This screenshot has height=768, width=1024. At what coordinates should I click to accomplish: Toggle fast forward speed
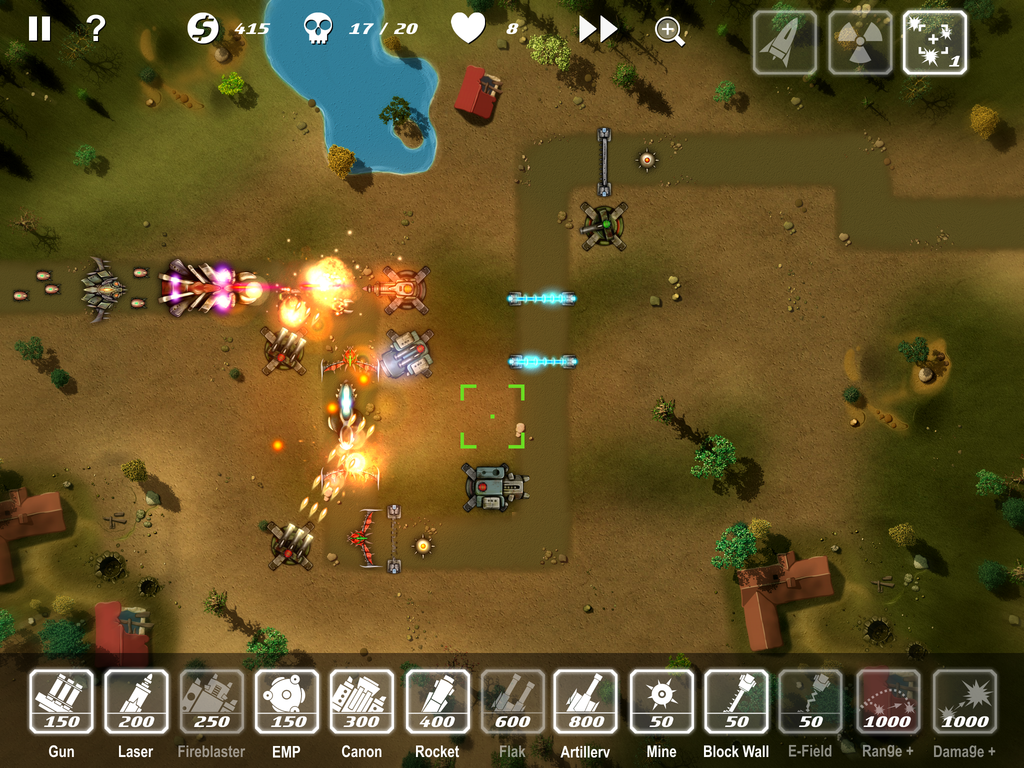click(597, 30)
